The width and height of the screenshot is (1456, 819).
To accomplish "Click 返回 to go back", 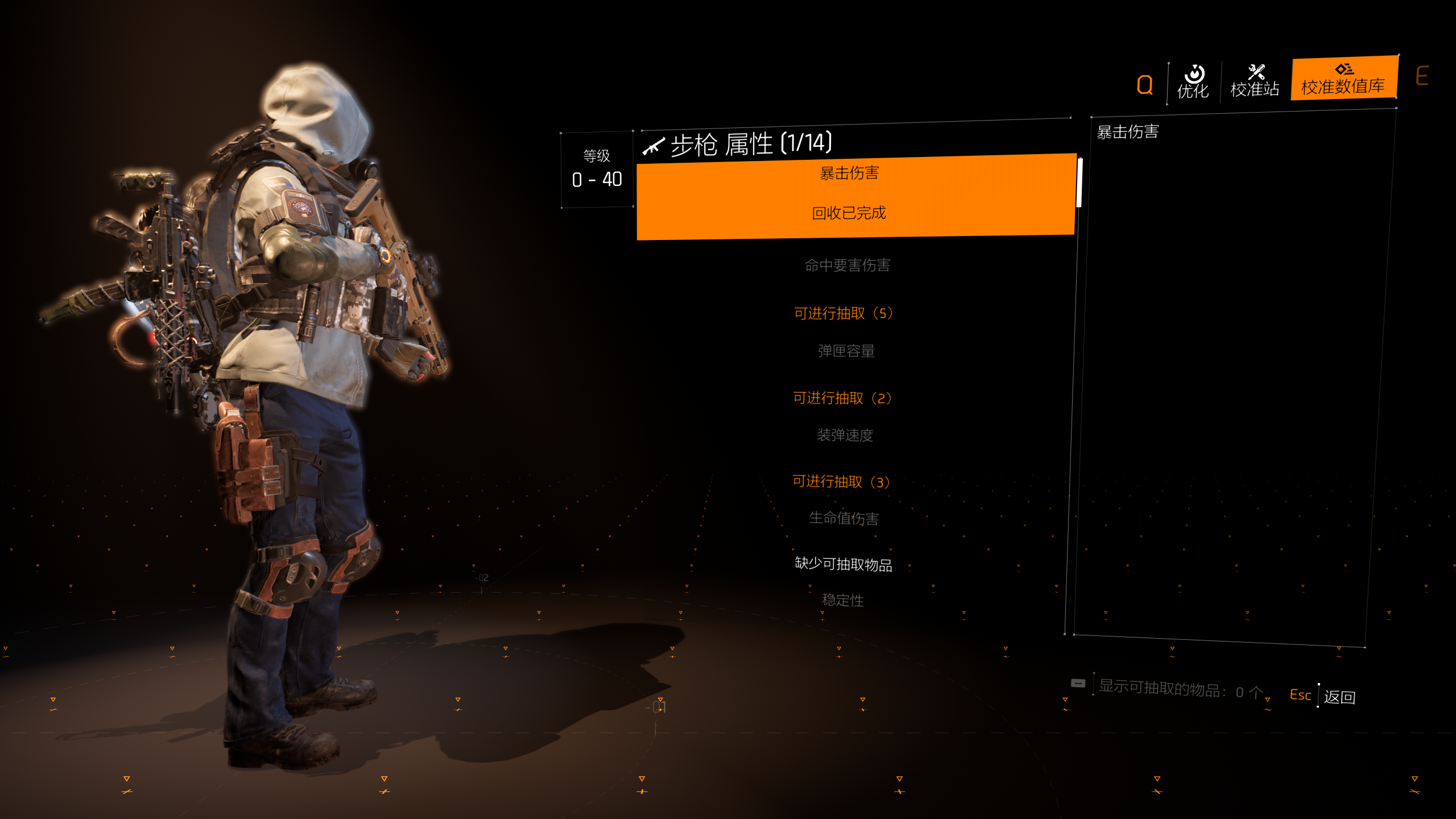I will tap(1339, 697).
